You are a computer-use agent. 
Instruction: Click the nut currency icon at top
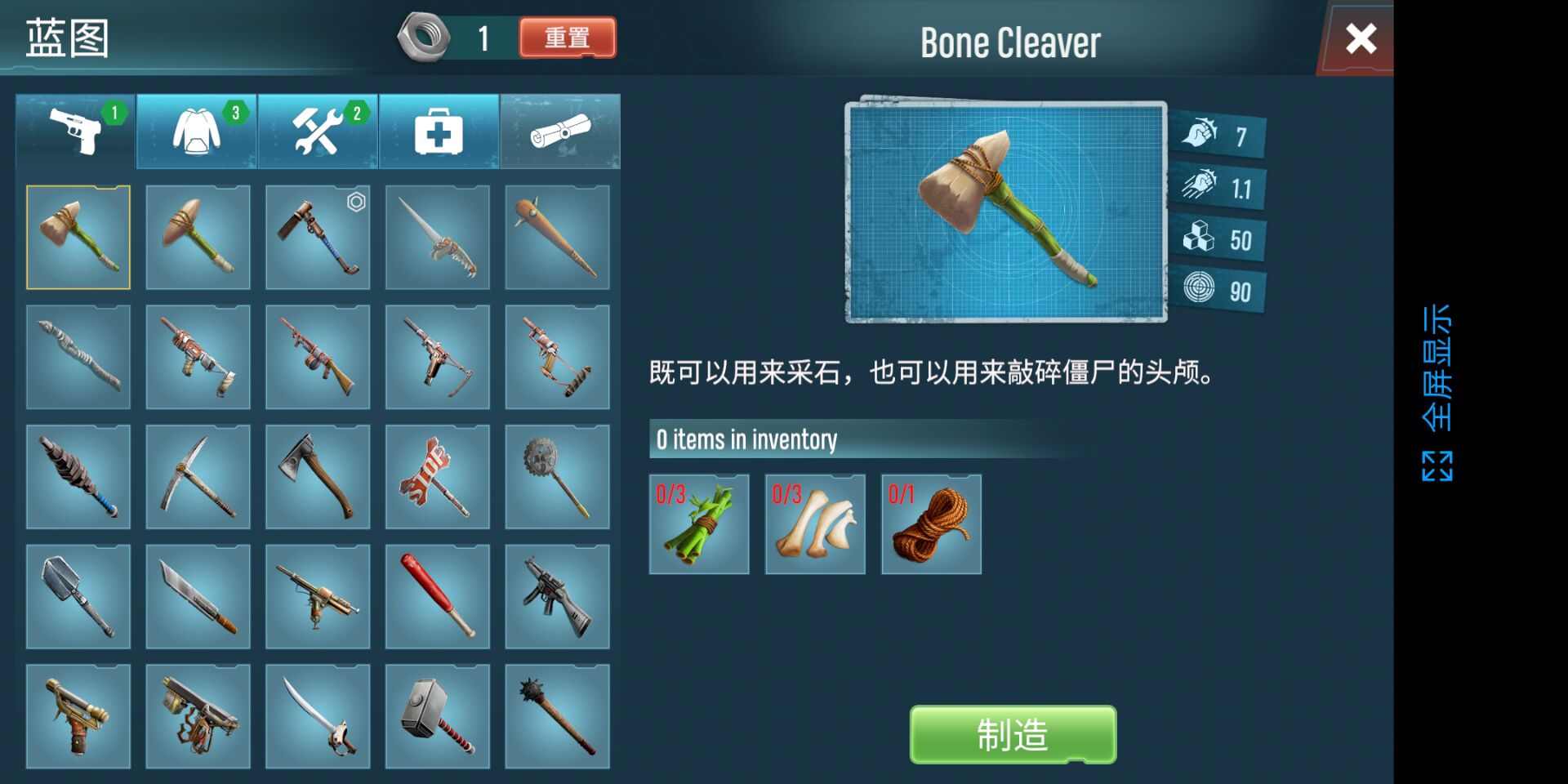coord(424,37)
